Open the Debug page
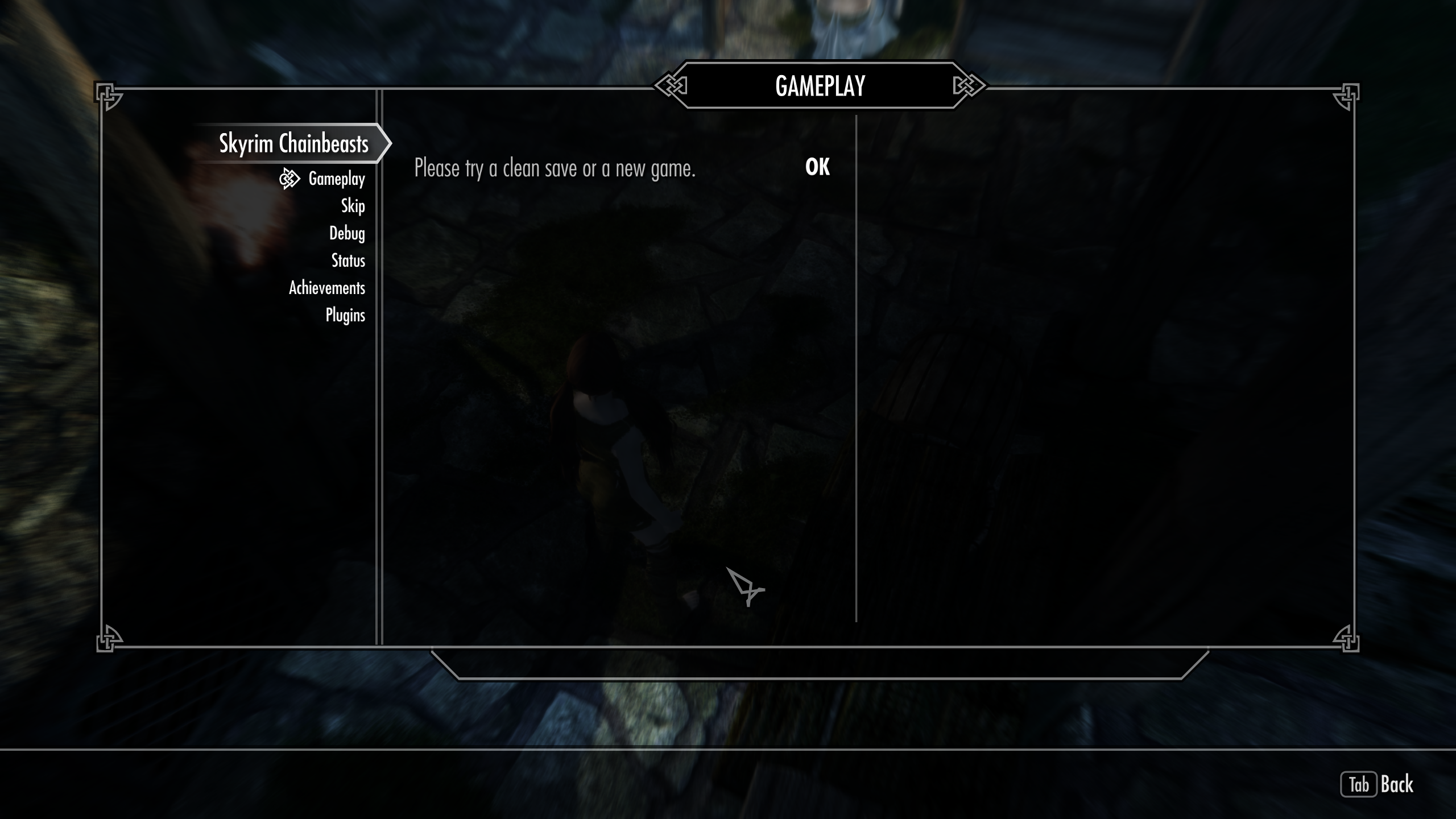This screenshot has width=1456, height=819. [349, 233]
